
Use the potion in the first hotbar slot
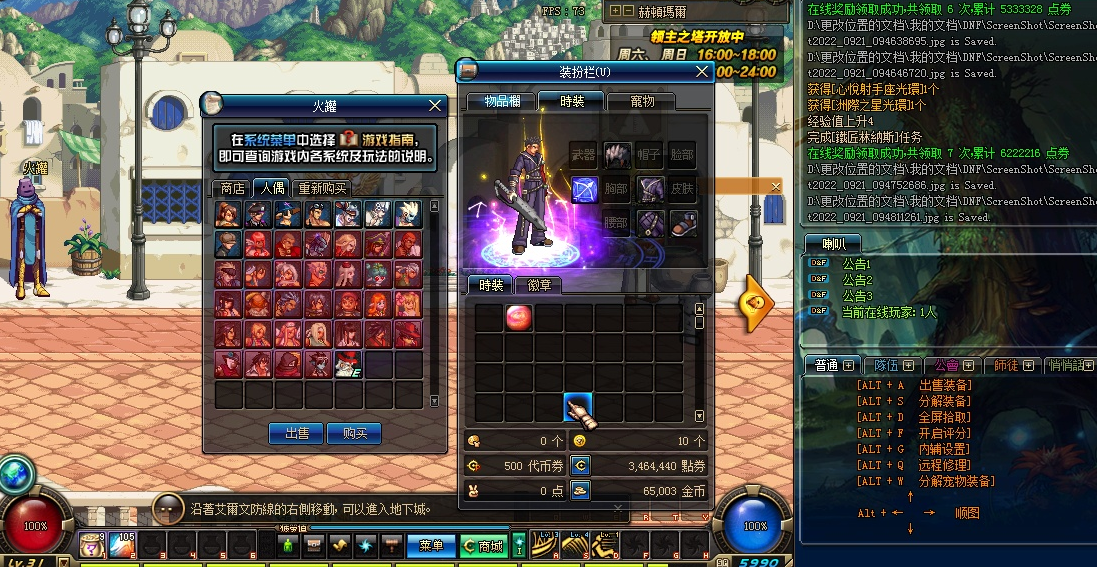tap(93, 545)
